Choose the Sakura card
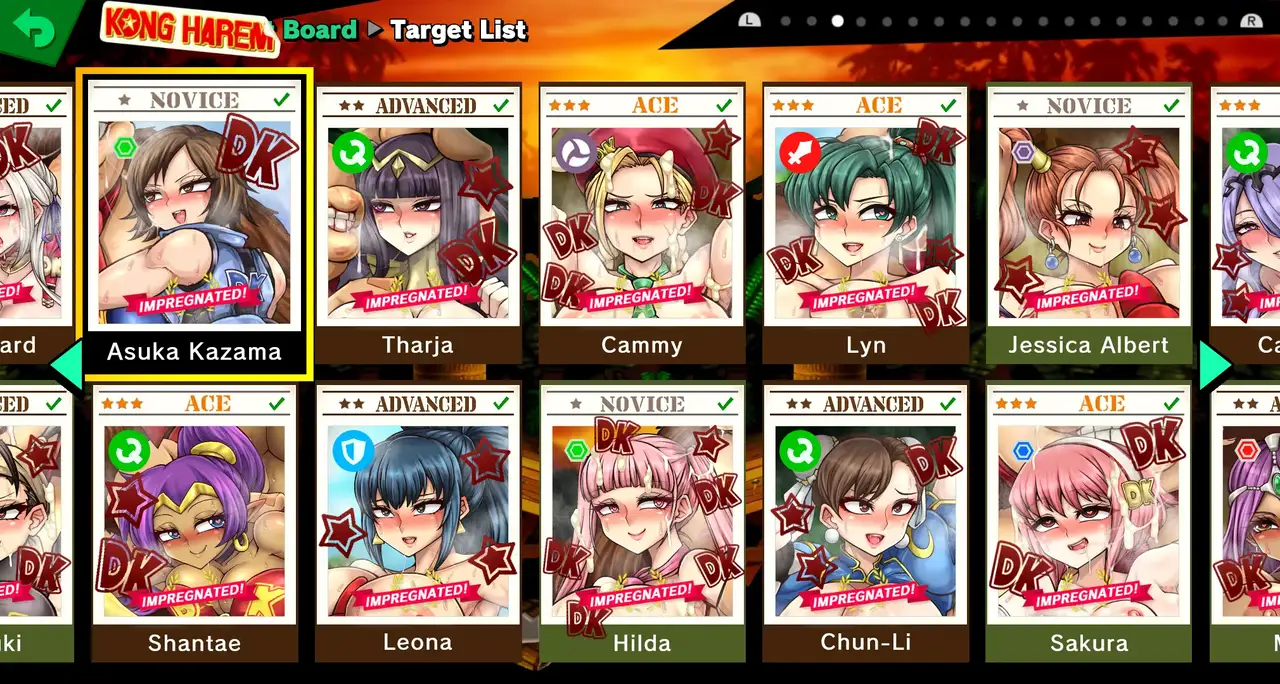The height and width of the screenshot is (684, 1280). (x=1088, y=522)
